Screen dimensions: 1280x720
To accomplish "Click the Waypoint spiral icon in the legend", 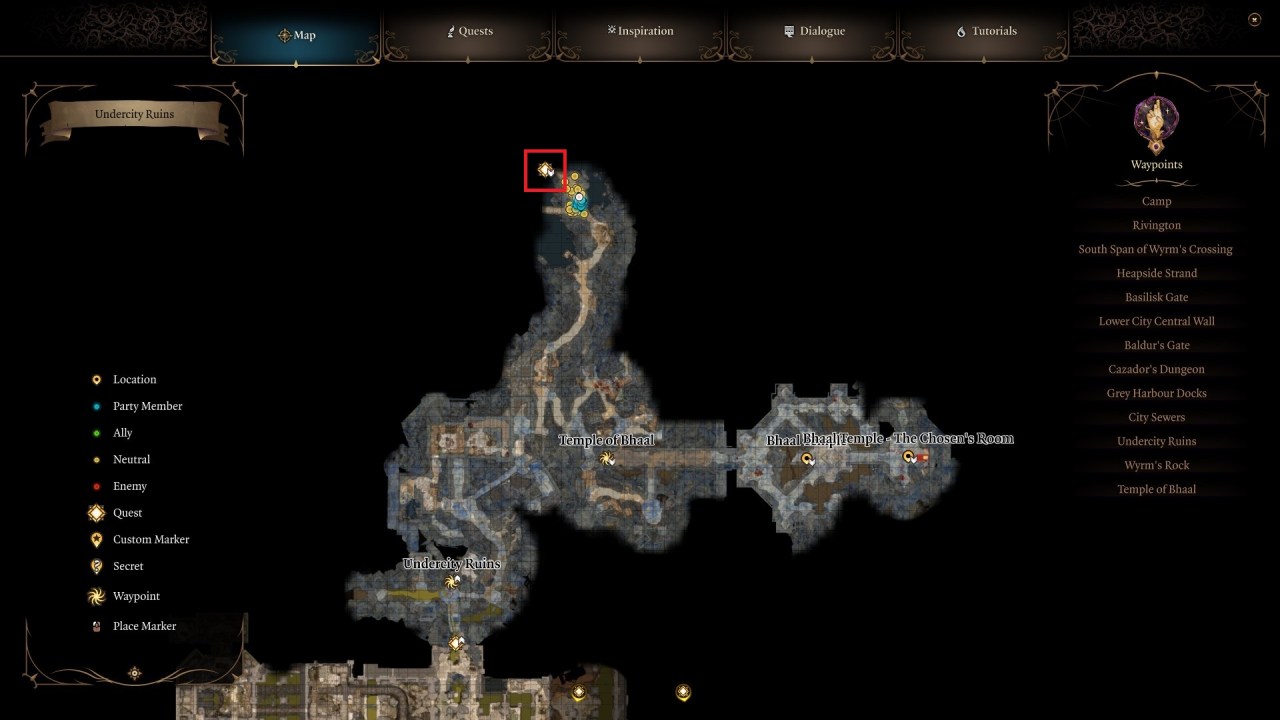I will [x=96, y=596].
